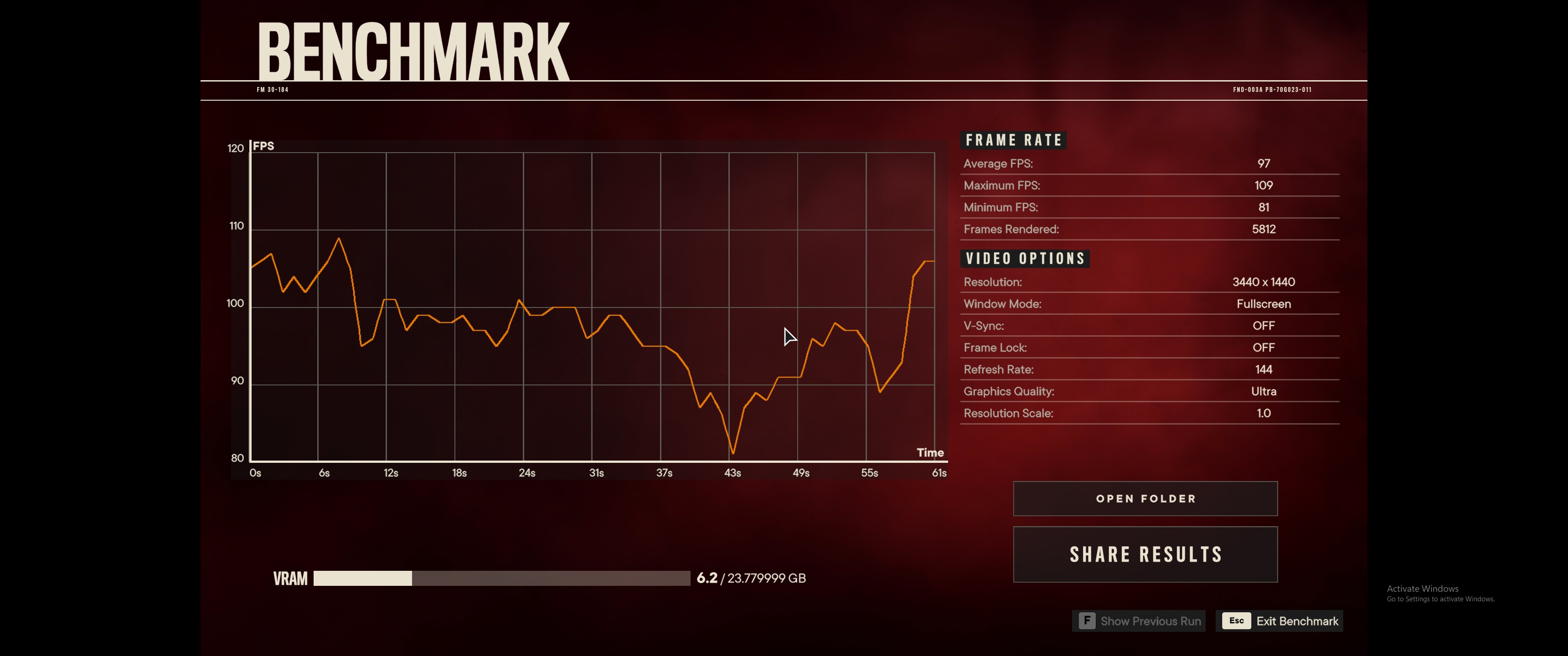The width and height of the screenshot is (1568, 656).
Task: Click the Share Results button
Action: tap(1145, 554)
